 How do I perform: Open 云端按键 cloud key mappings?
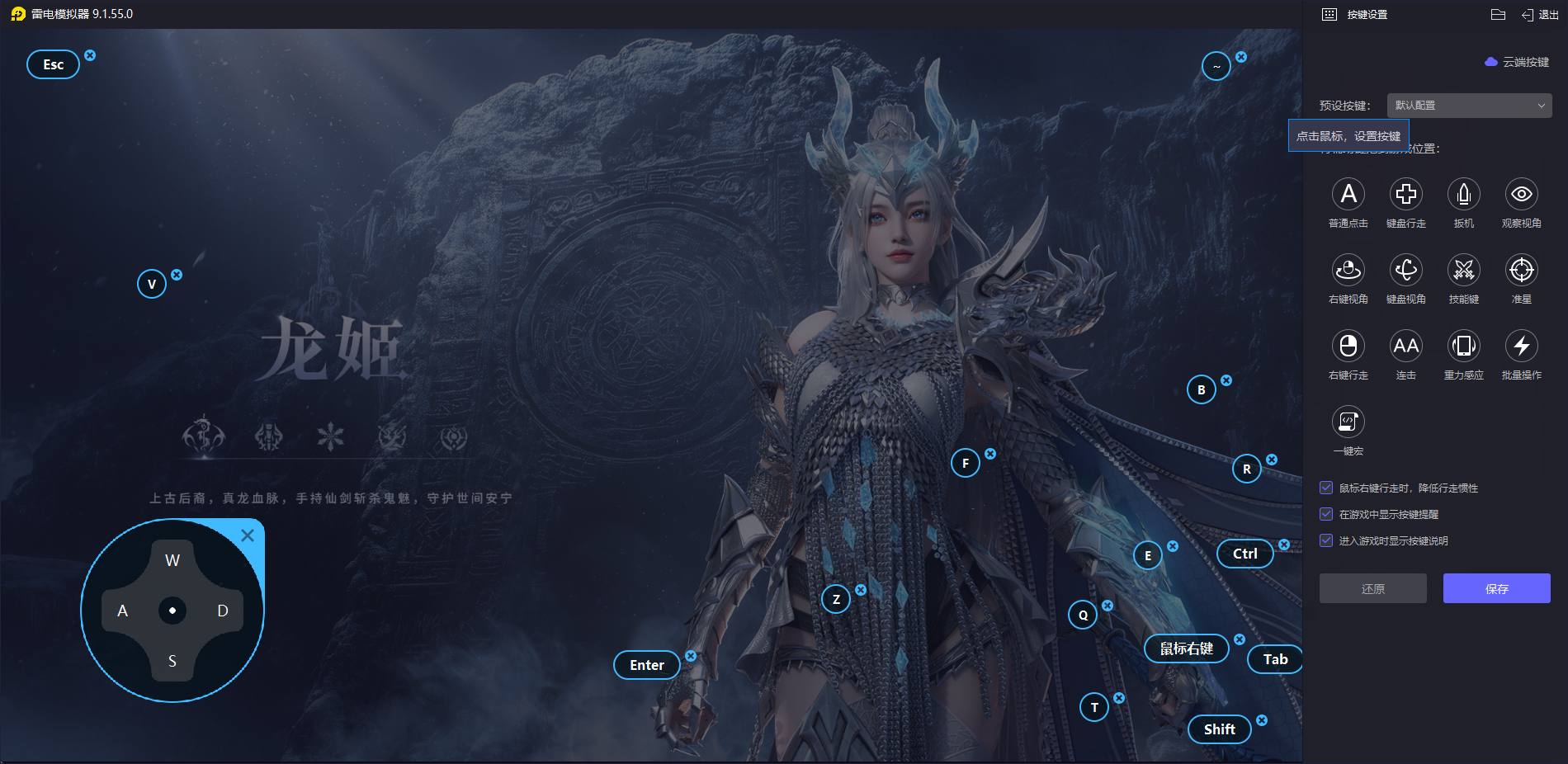click(1517, 62)
